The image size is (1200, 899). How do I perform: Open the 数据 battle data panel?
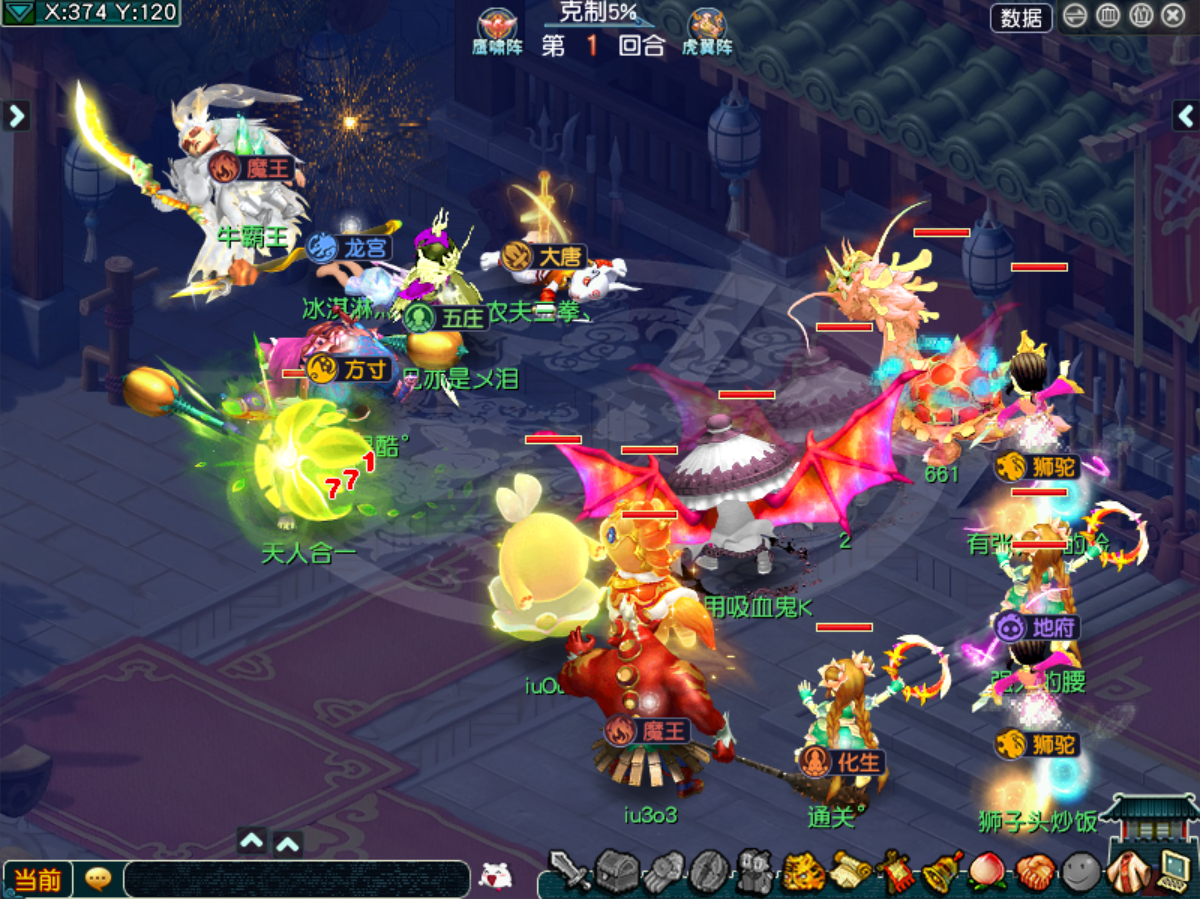pyautogui.click(x=1021, y=17)
